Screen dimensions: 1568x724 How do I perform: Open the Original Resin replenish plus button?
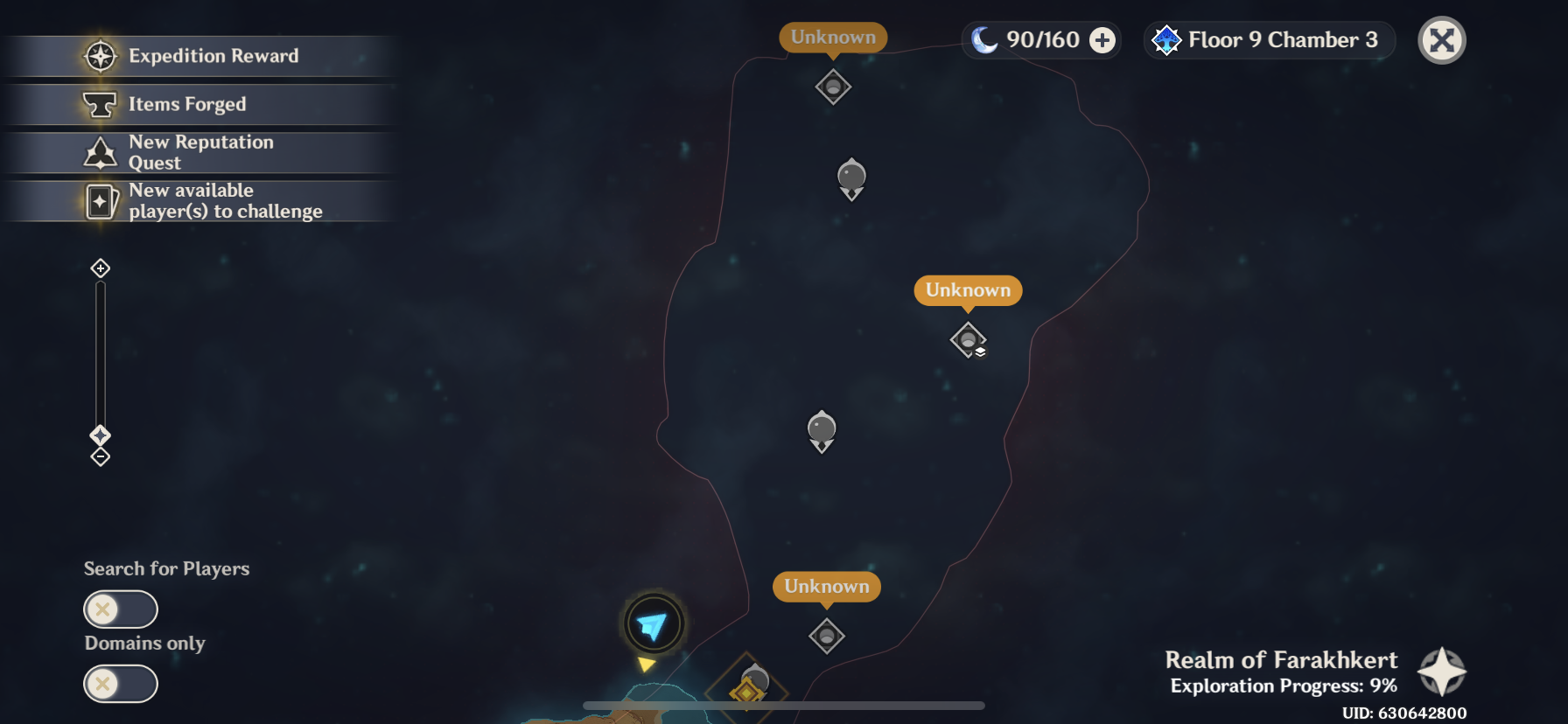tap(1102, 39)
